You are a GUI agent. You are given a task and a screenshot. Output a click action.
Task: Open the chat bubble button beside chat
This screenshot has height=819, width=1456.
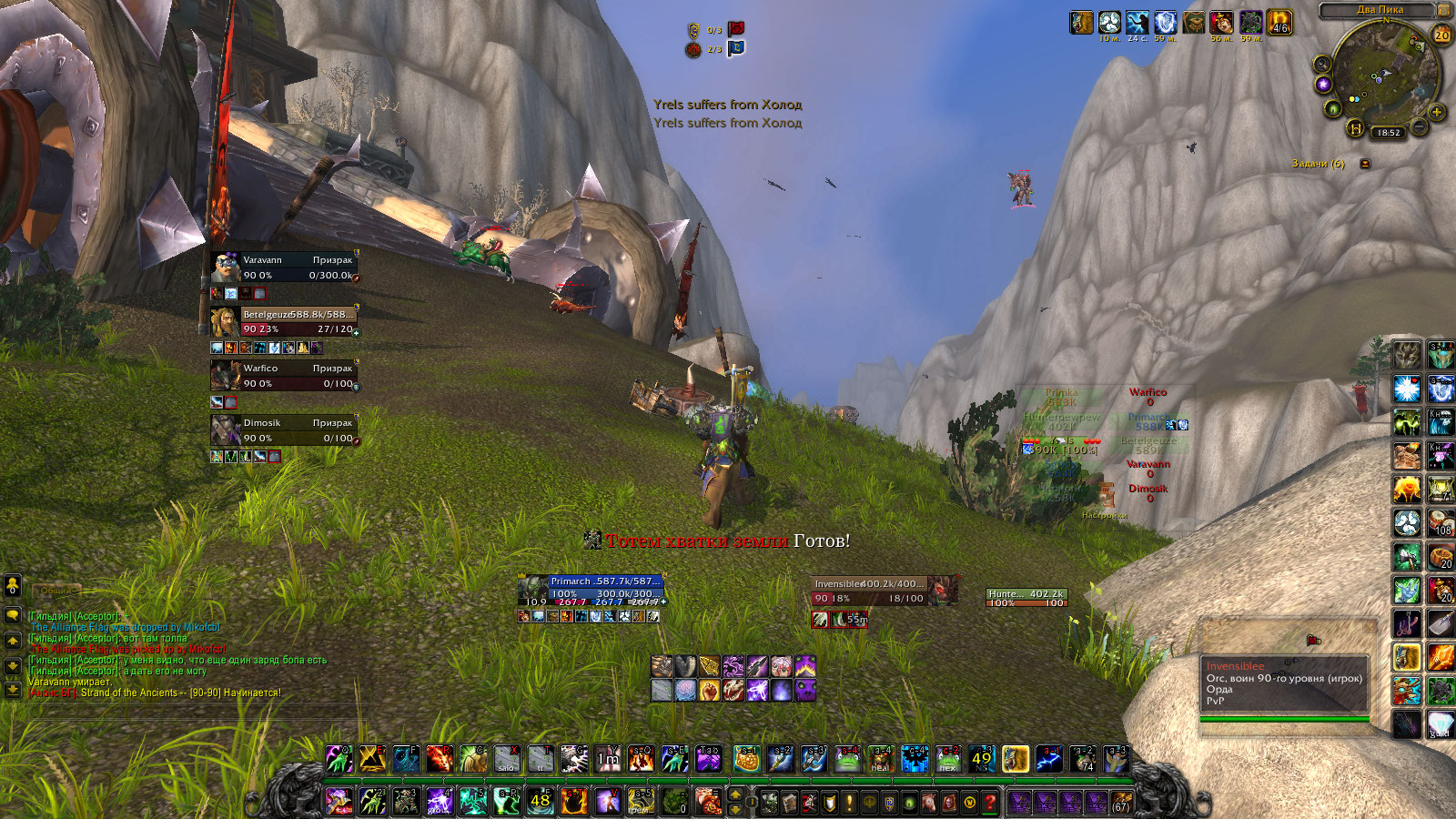(x=13, y=615)
